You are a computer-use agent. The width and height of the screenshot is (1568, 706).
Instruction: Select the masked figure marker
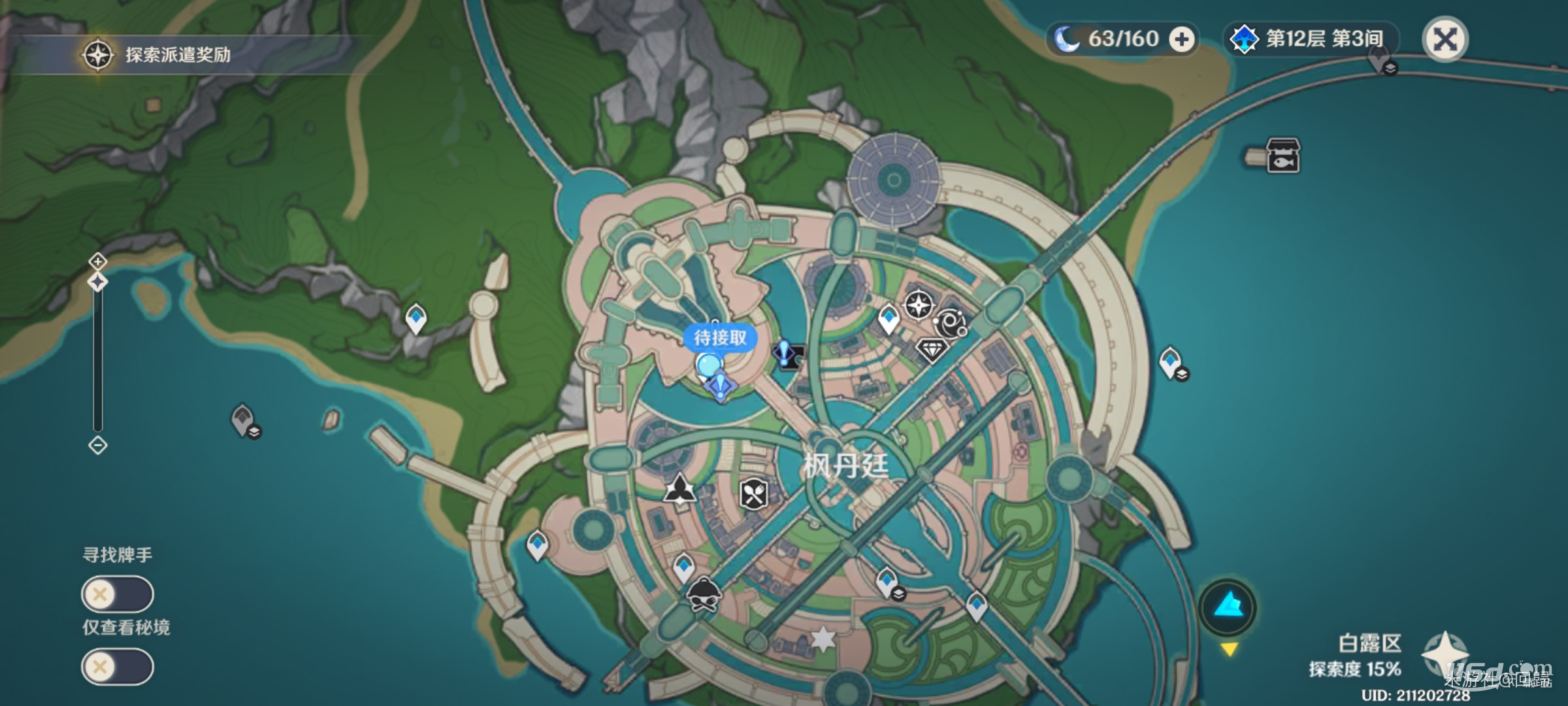(703, 594)
